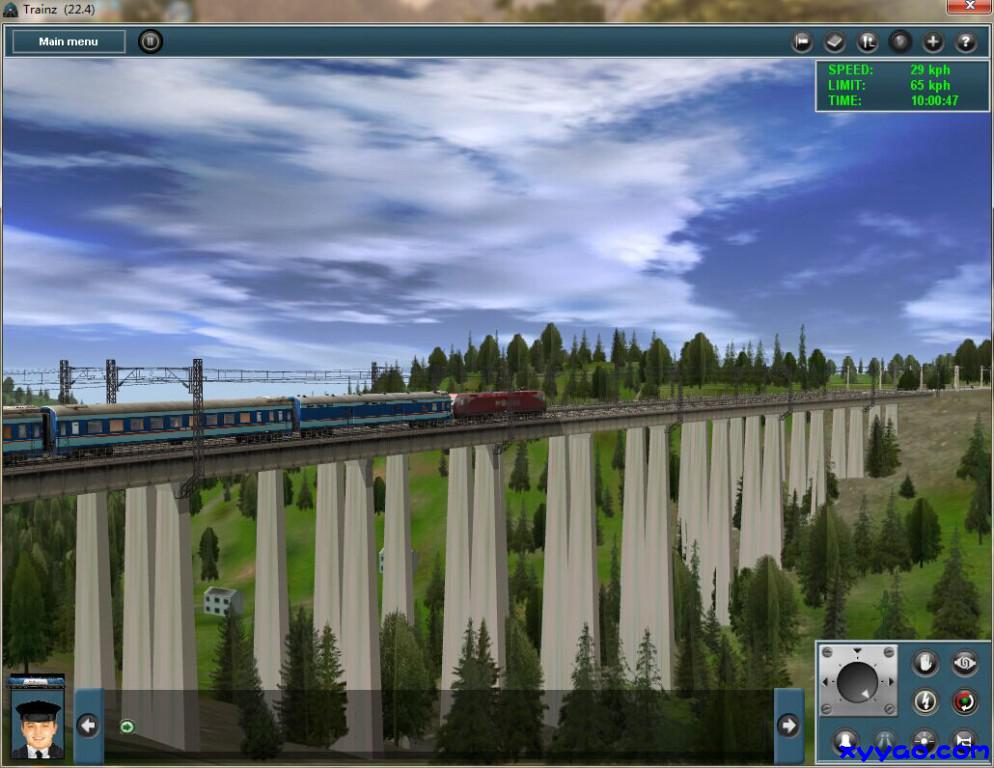Viewport: 994px width, 768px height.
Task: Toggle the eye-shaped view button
Action: tap(964, 662)
